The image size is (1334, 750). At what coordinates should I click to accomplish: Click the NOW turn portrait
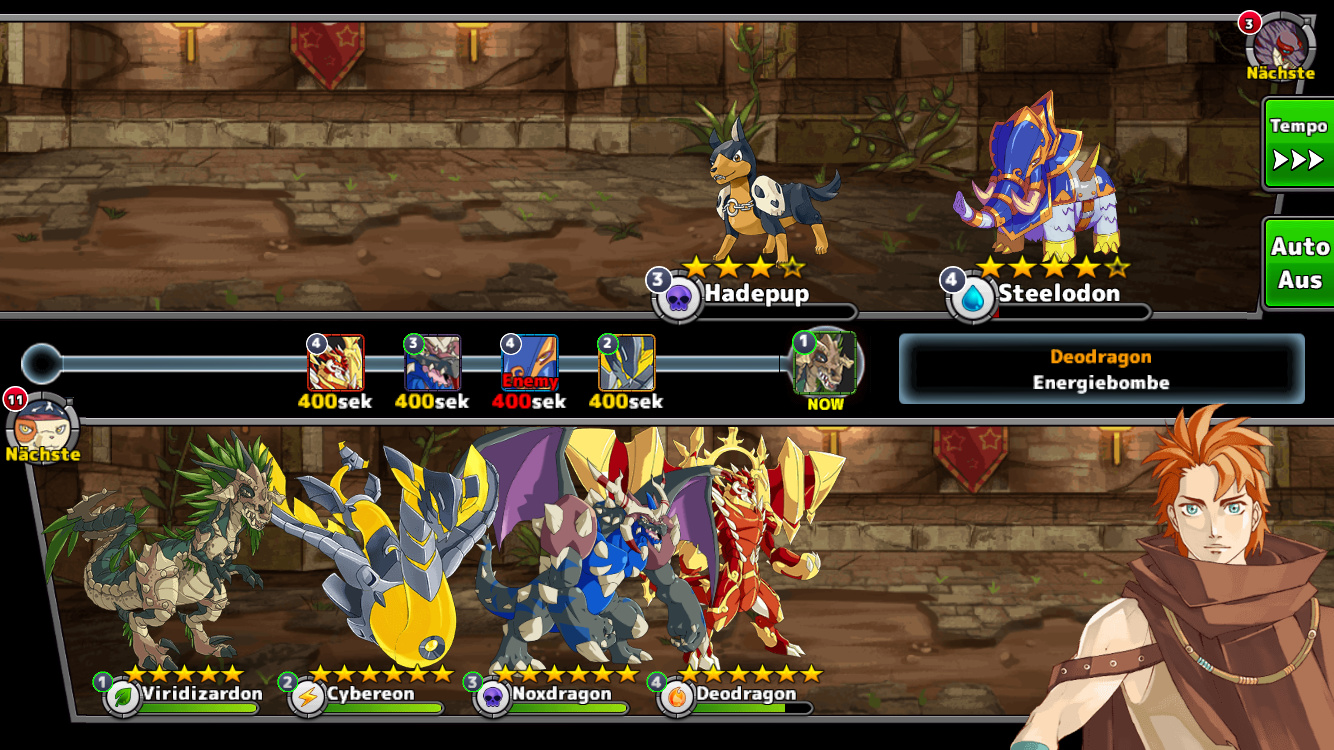point(825,364)
